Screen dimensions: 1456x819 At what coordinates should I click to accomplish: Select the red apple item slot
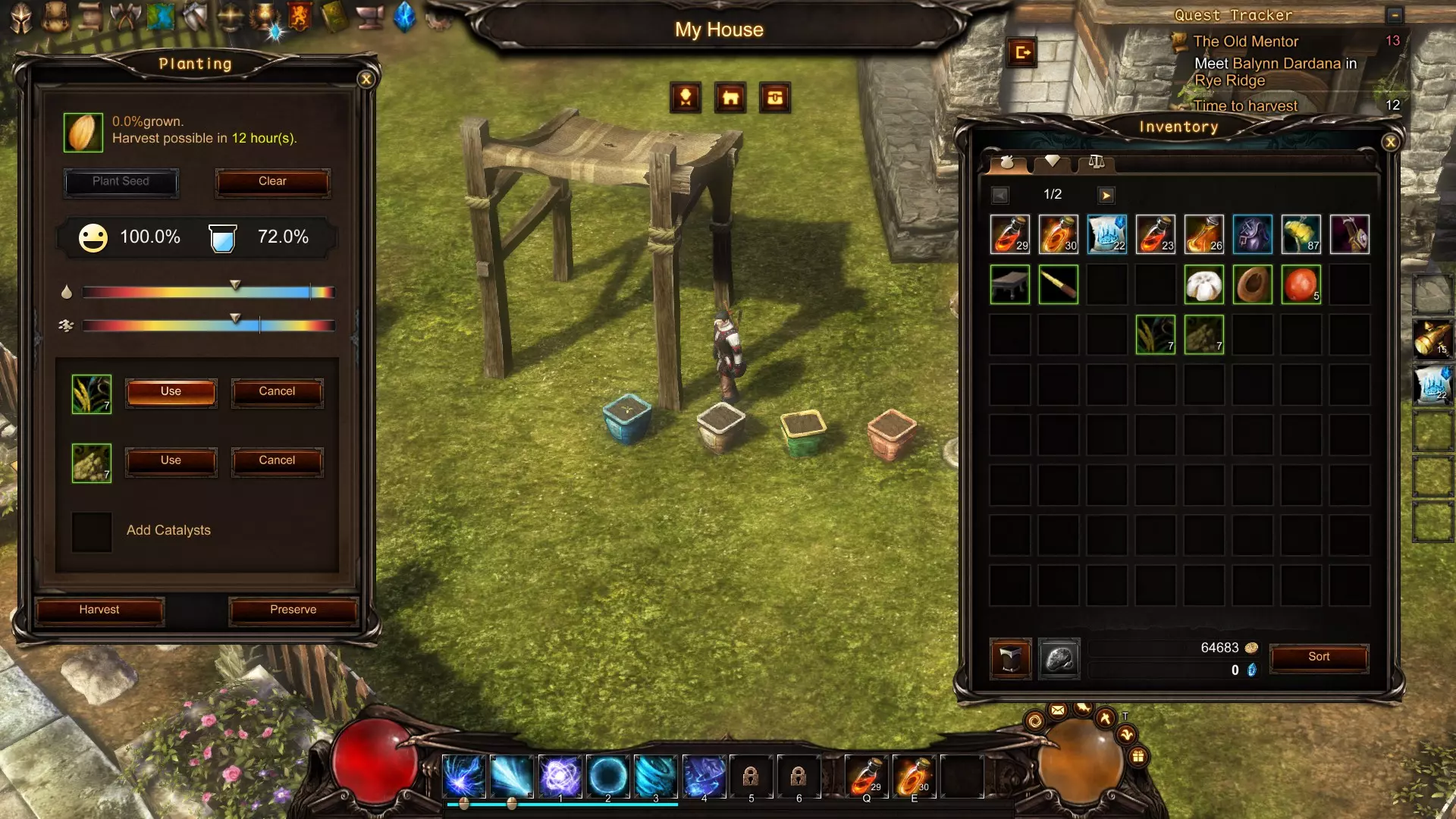[x=1301, y=284]
